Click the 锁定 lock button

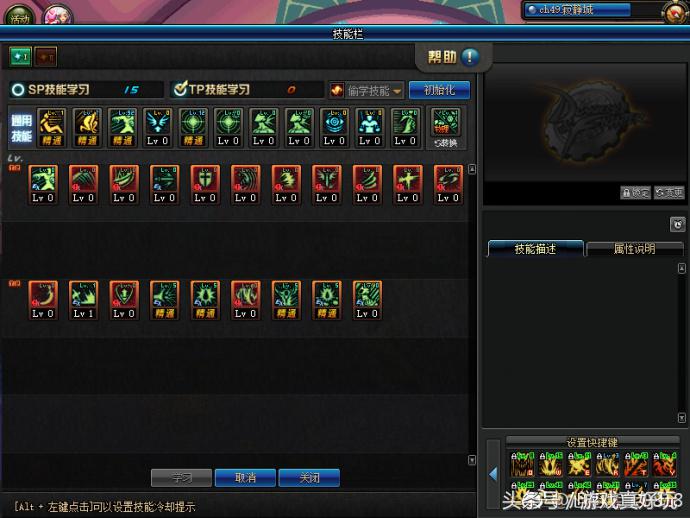click(635, 193)
